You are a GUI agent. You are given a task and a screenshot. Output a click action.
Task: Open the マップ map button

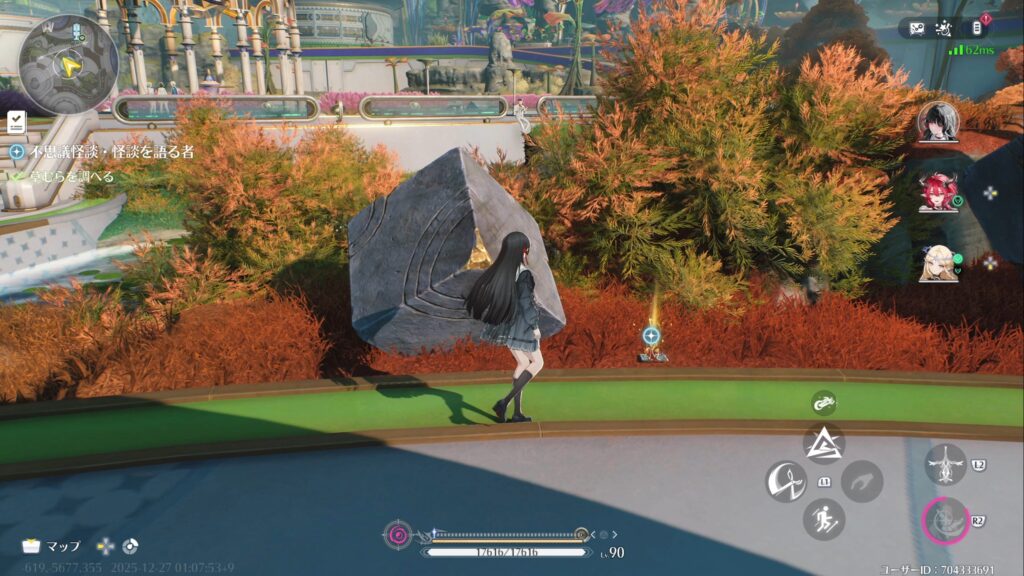coord(52,546)
